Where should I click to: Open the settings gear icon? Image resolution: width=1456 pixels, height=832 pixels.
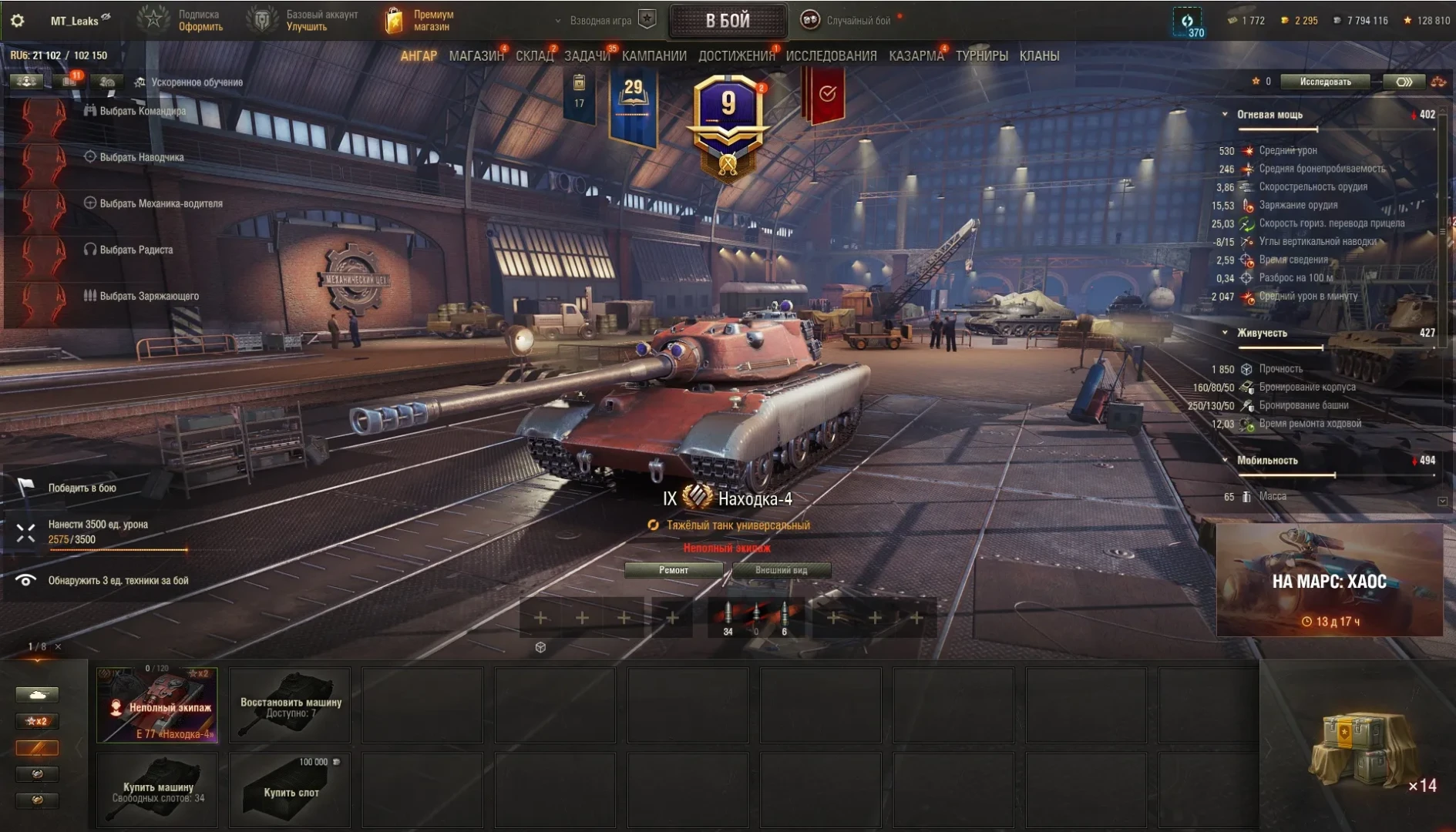pos(18,21)
